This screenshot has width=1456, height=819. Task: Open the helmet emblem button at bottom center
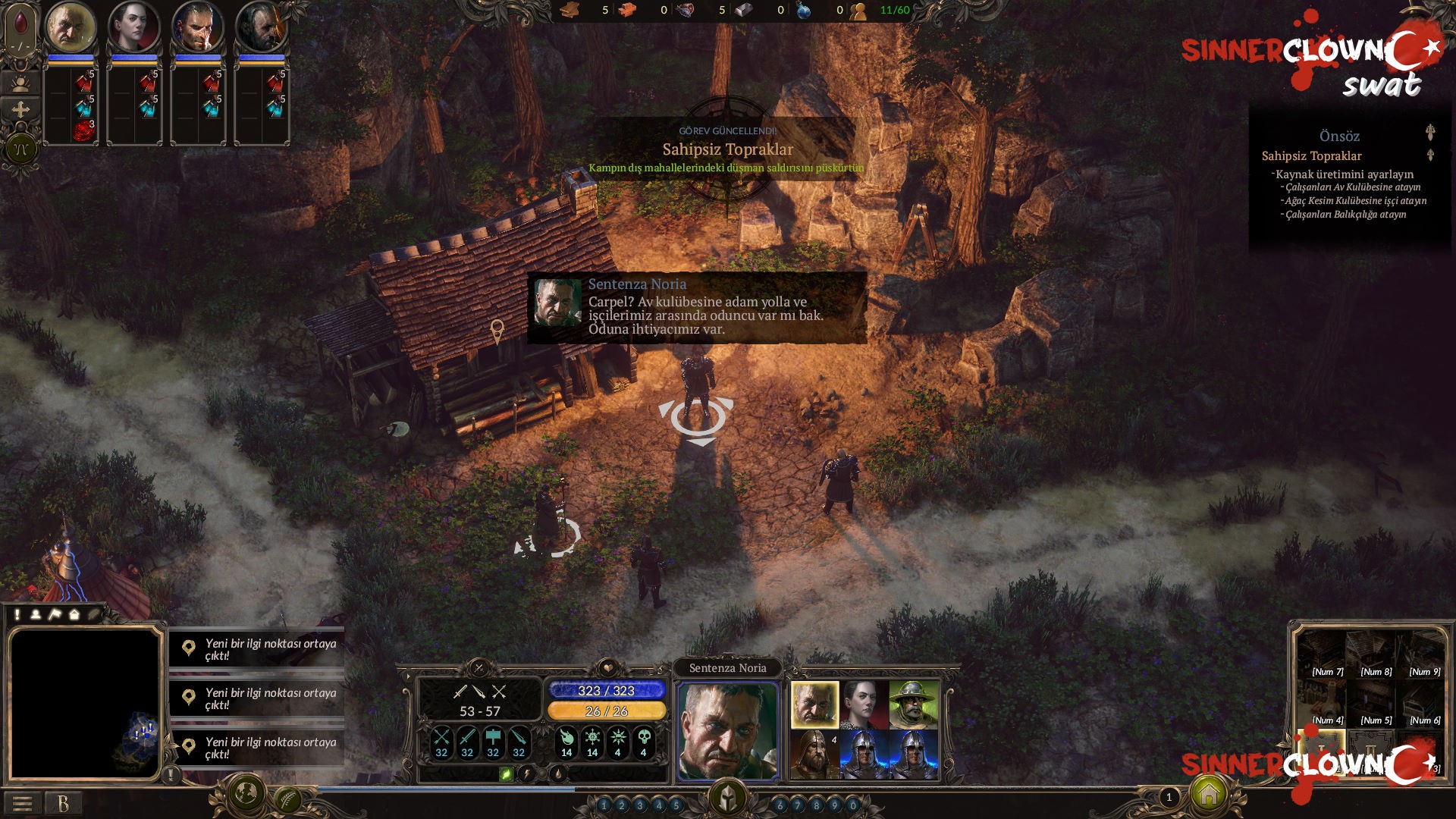[728, 798]
